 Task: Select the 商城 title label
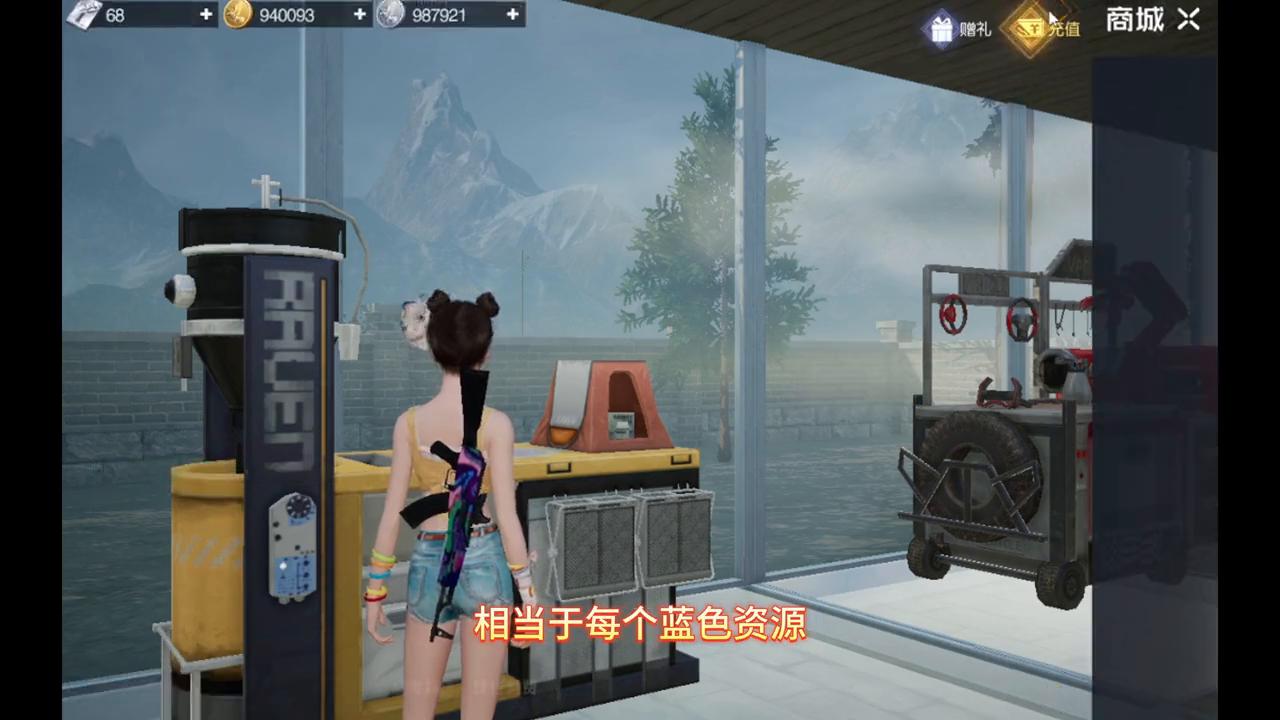(x=1133, y=20)
